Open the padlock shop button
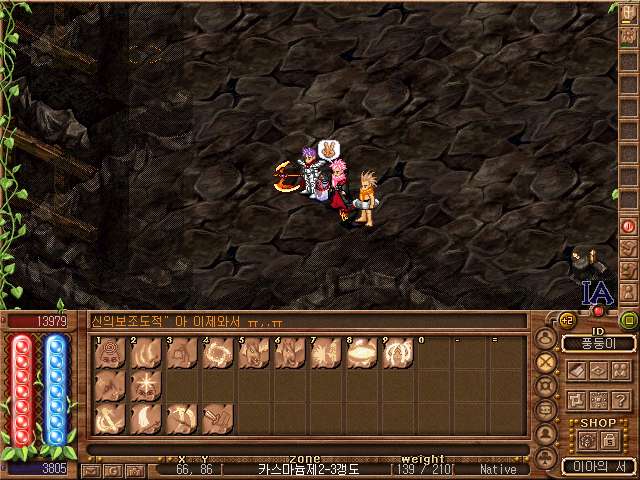The height and width of the screenshot is (480, 640). (x=607, y=441)
